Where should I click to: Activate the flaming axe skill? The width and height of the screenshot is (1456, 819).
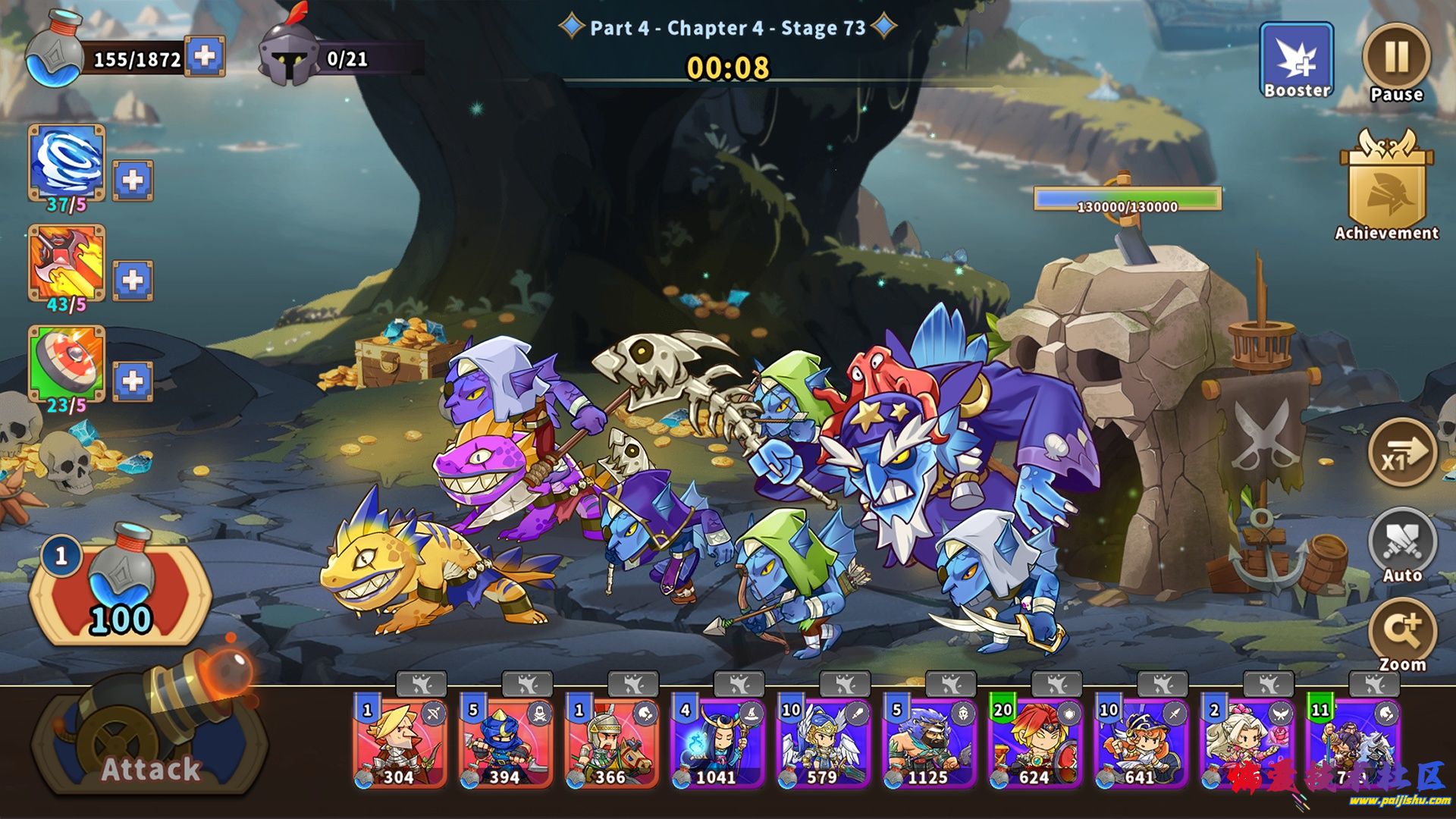pyautogui.click(x=67, y=263)
